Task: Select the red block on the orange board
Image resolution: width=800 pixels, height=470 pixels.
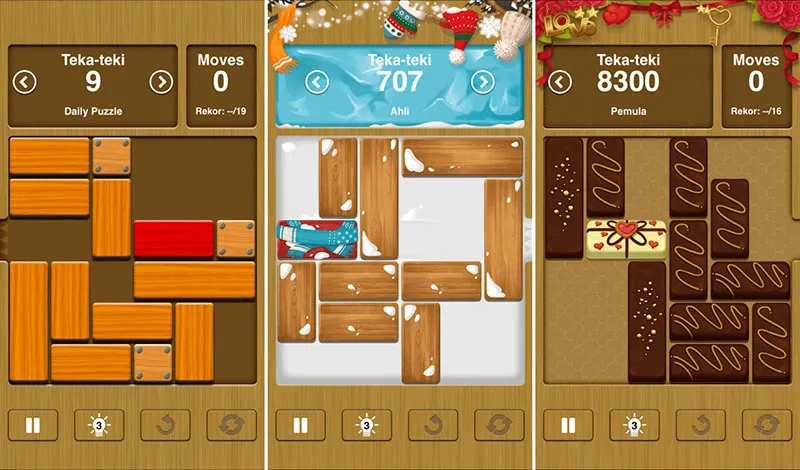Action: click(174, 239)
